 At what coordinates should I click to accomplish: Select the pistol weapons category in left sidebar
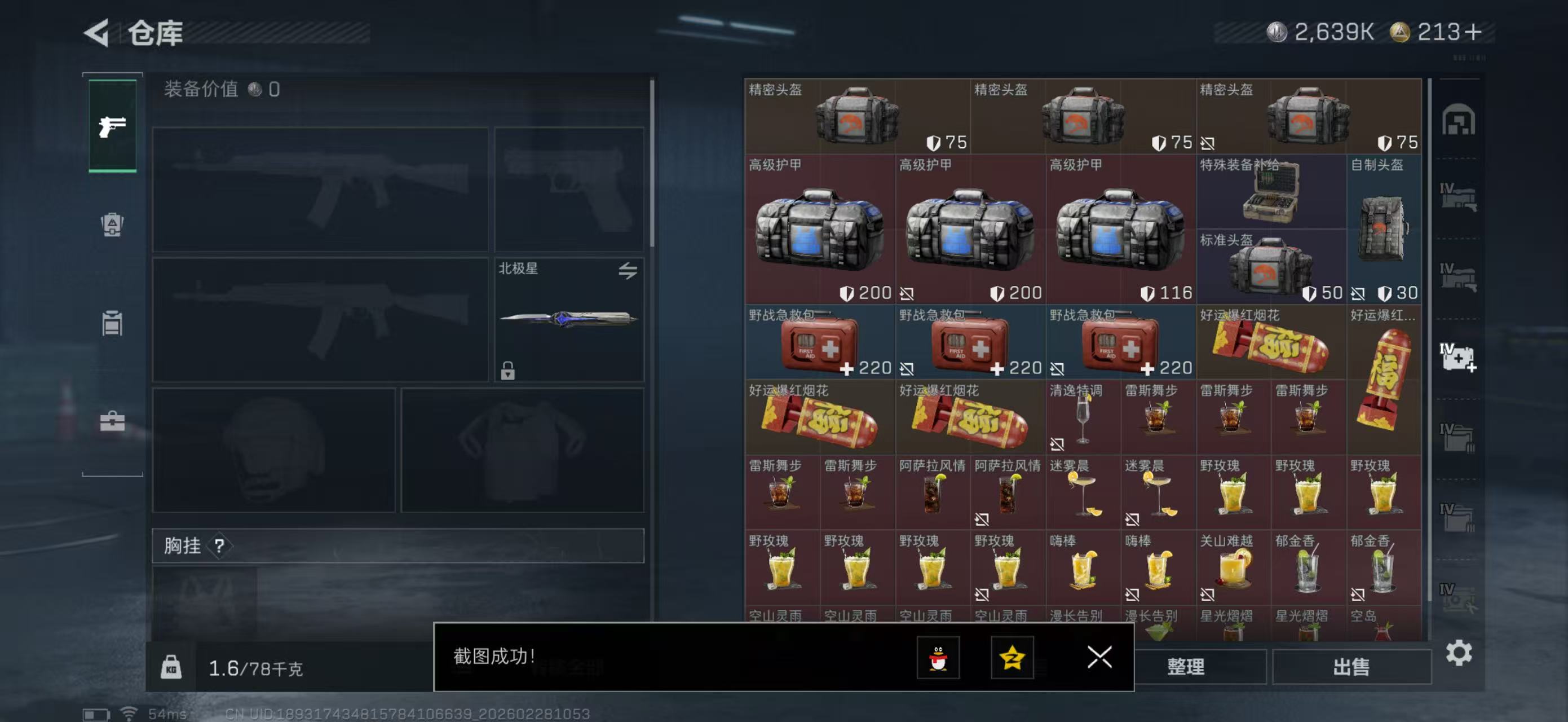pos(112,126)
